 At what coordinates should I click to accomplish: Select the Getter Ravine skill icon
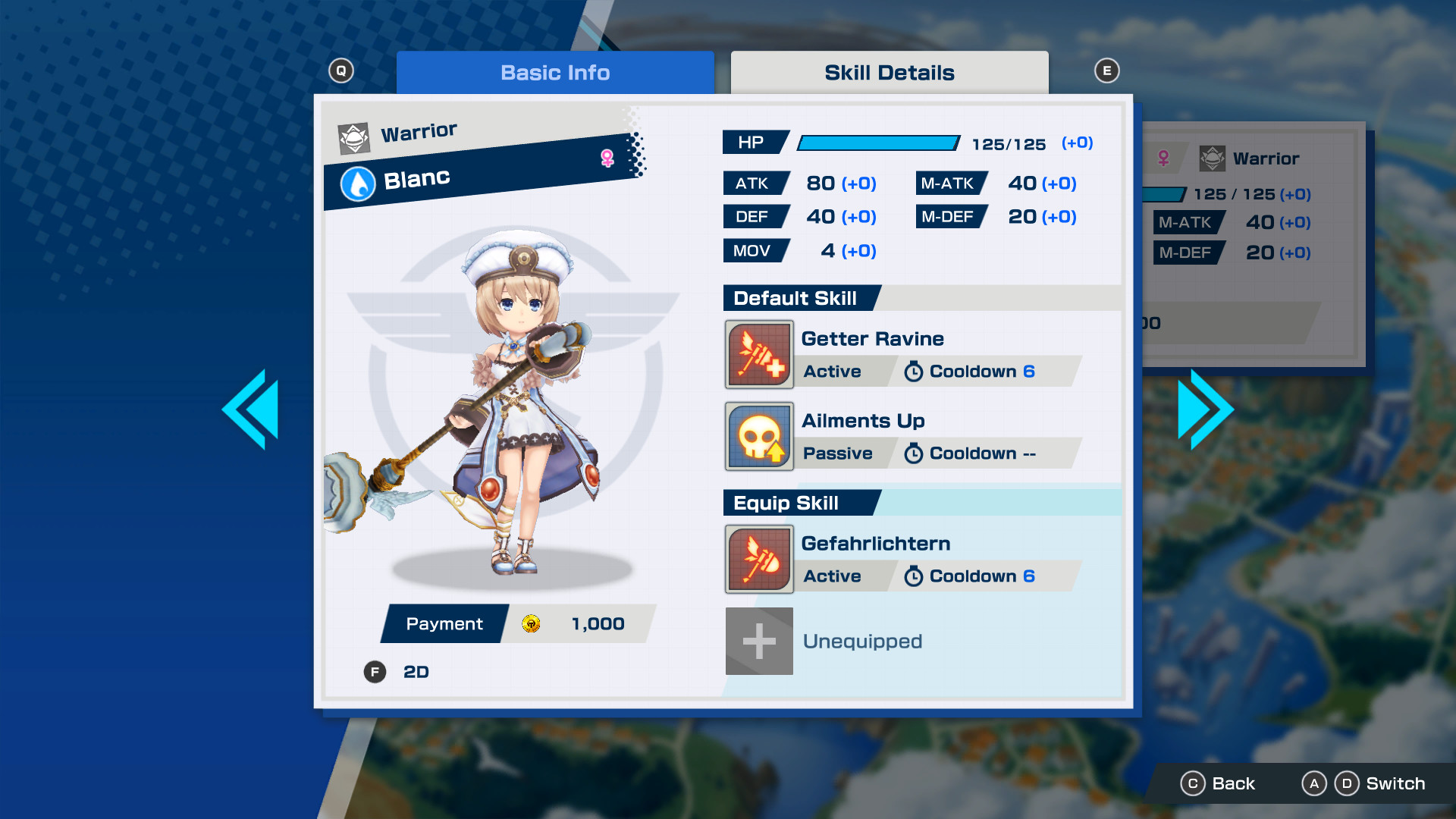[x=759, y=354]
